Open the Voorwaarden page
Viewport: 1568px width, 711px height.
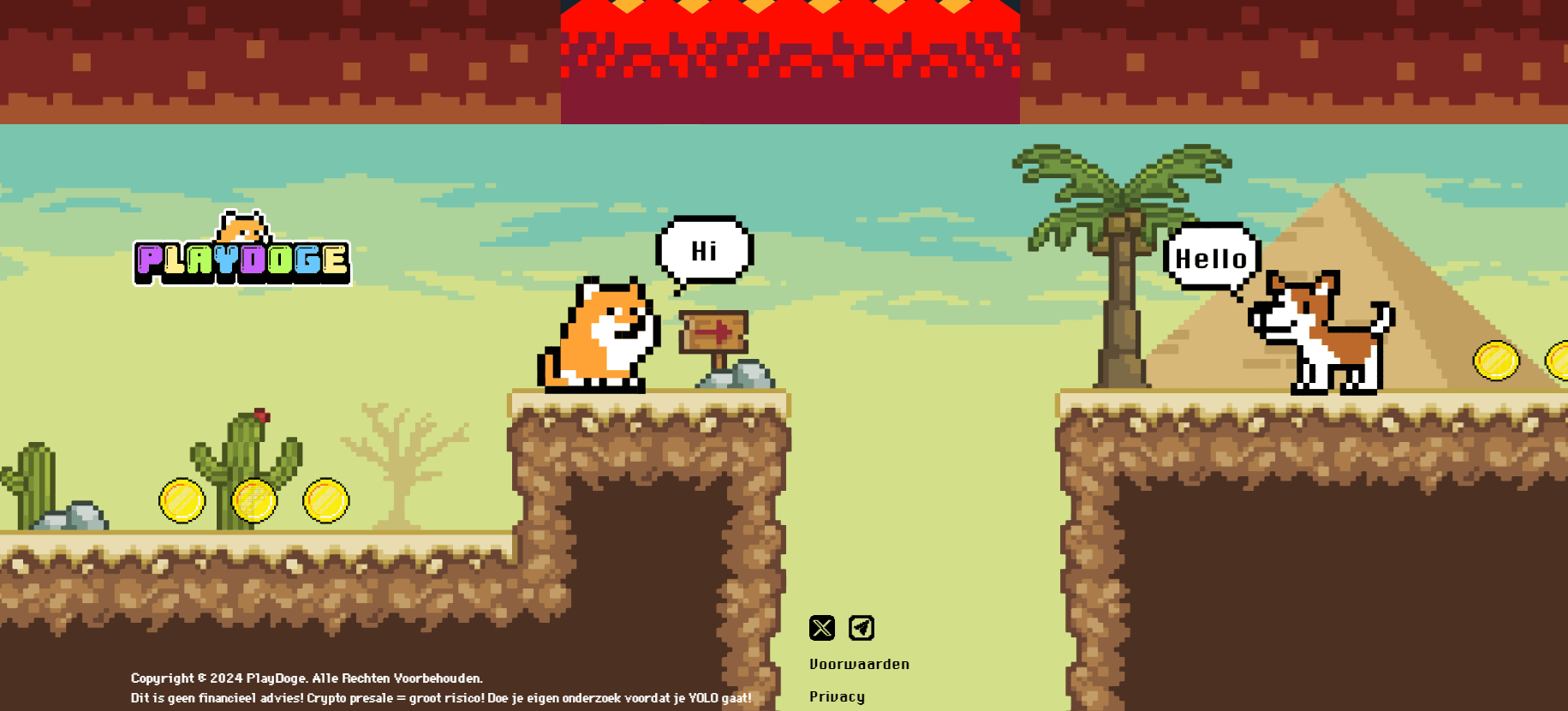(860, 664)
